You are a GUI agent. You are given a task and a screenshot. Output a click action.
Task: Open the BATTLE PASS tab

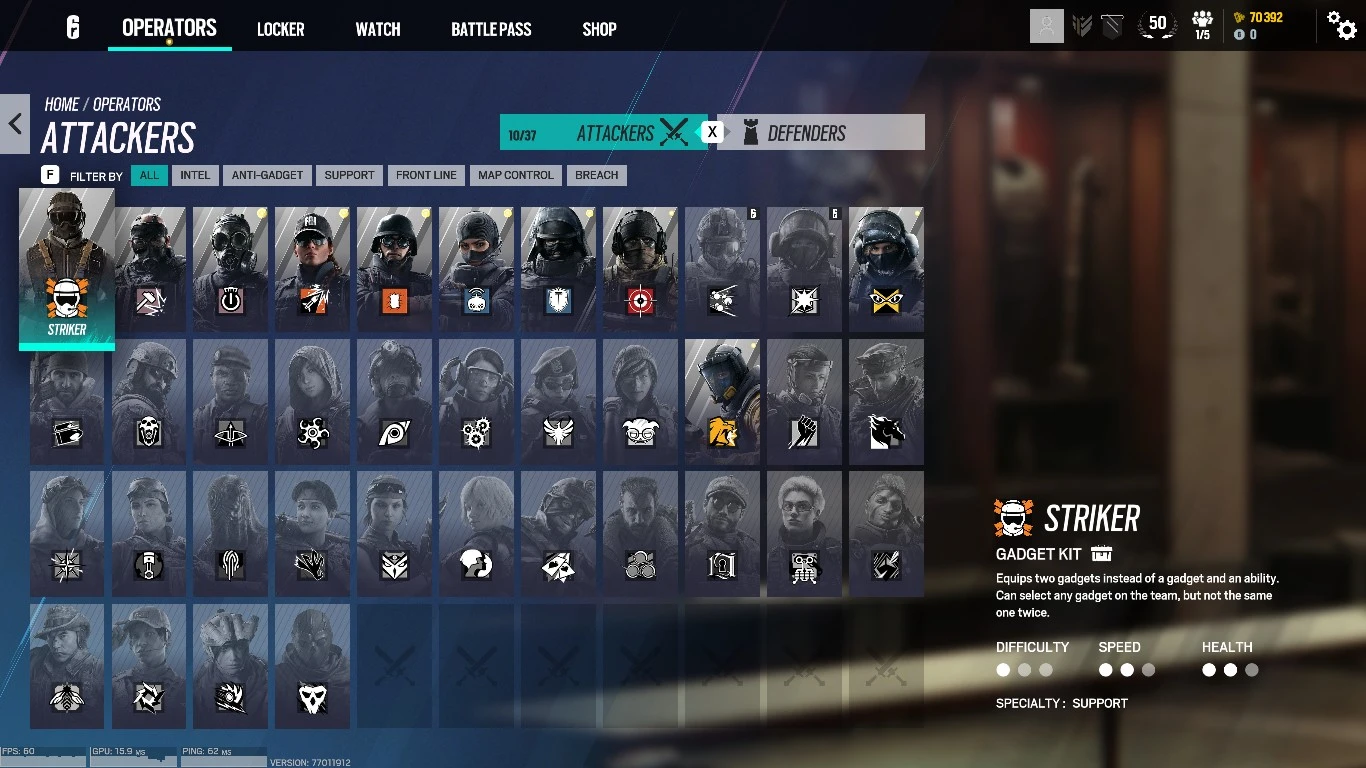(490, 29)
